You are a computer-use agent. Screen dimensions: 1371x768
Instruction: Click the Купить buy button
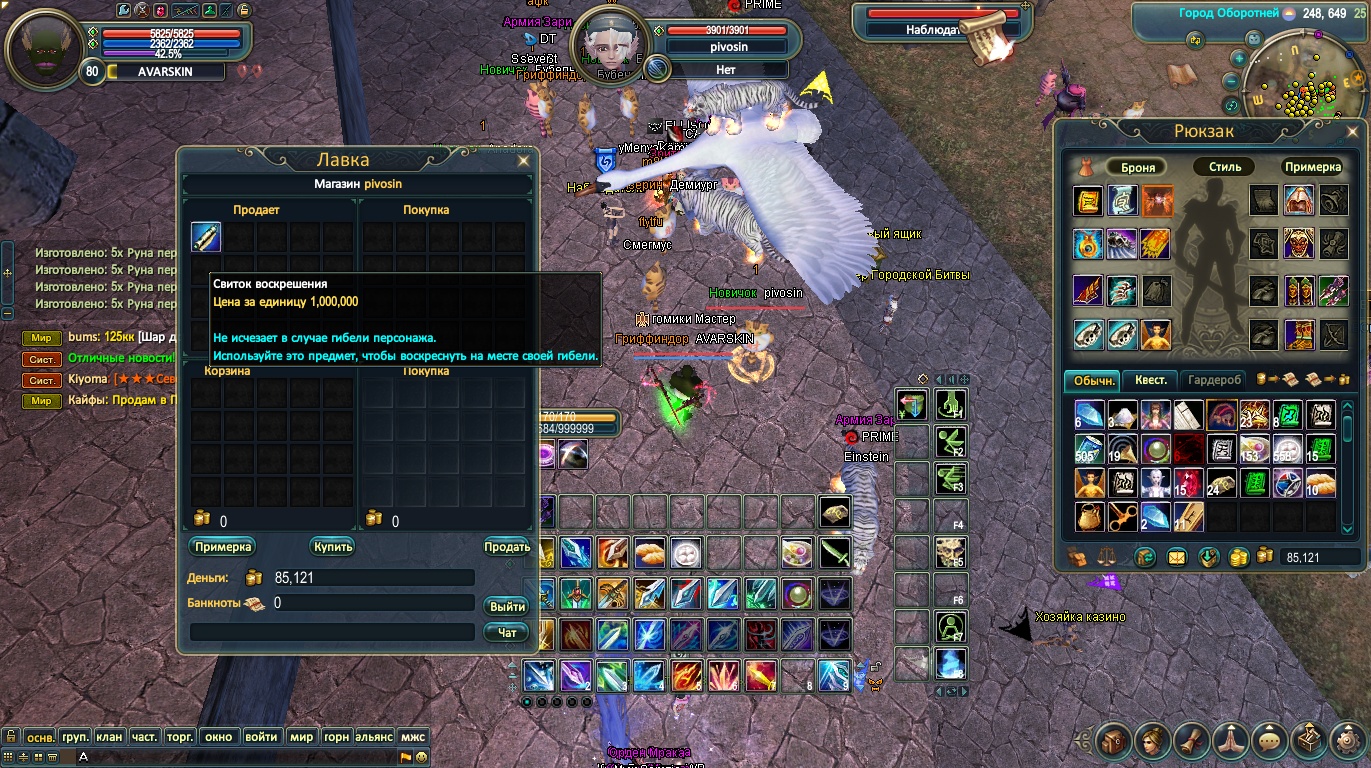pos(332,547)
